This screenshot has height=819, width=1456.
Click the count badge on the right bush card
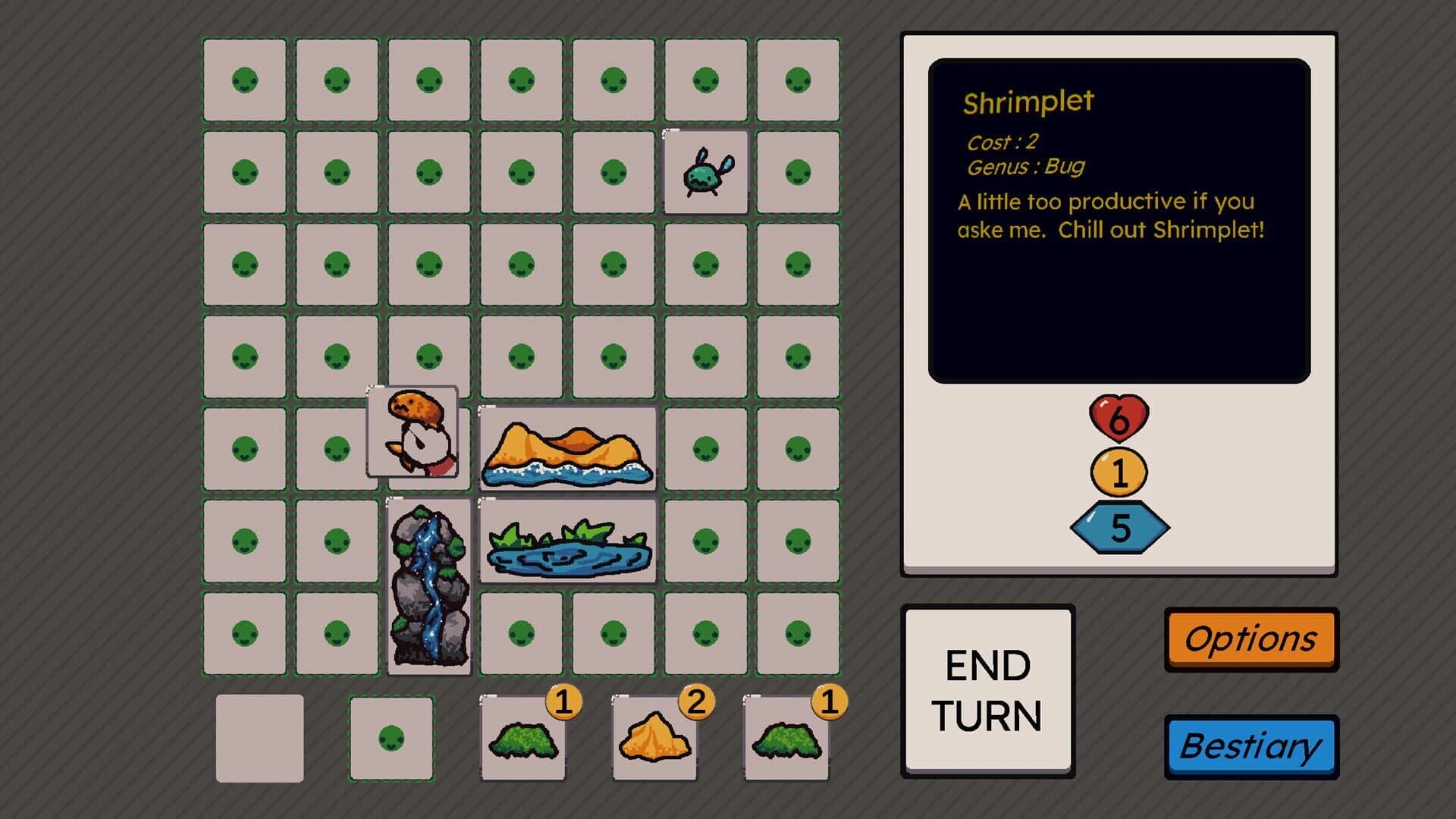point(830,703)
